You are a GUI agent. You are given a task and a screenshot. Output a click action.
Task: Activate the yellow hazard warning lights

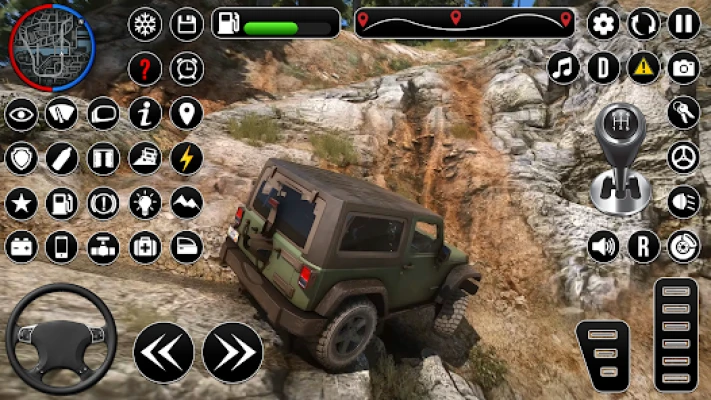coord(643,68)
